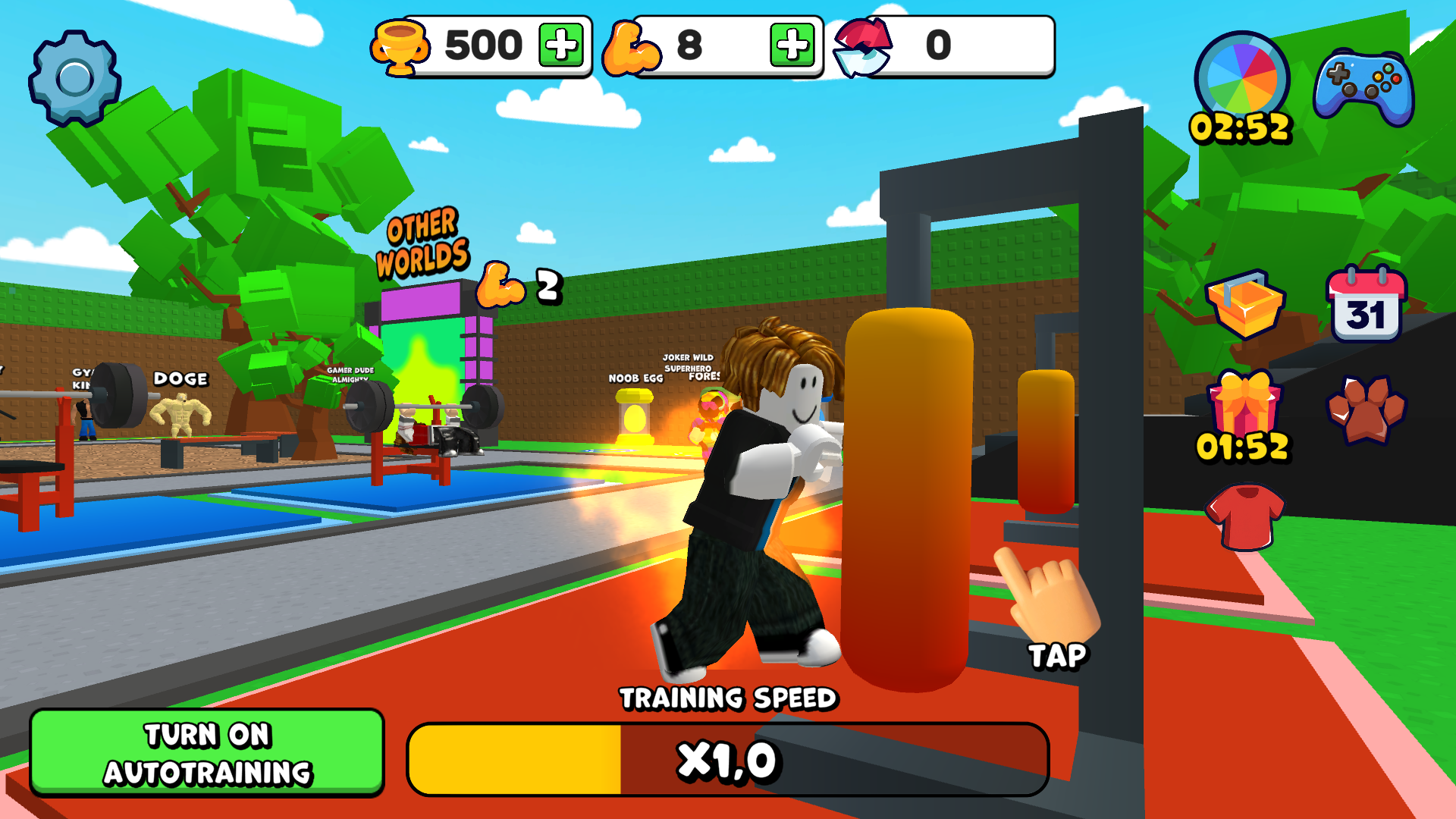Open the daily calendar rewards
The width and height of the screenshot is (1456, 819).
[x=1366, y=305]
